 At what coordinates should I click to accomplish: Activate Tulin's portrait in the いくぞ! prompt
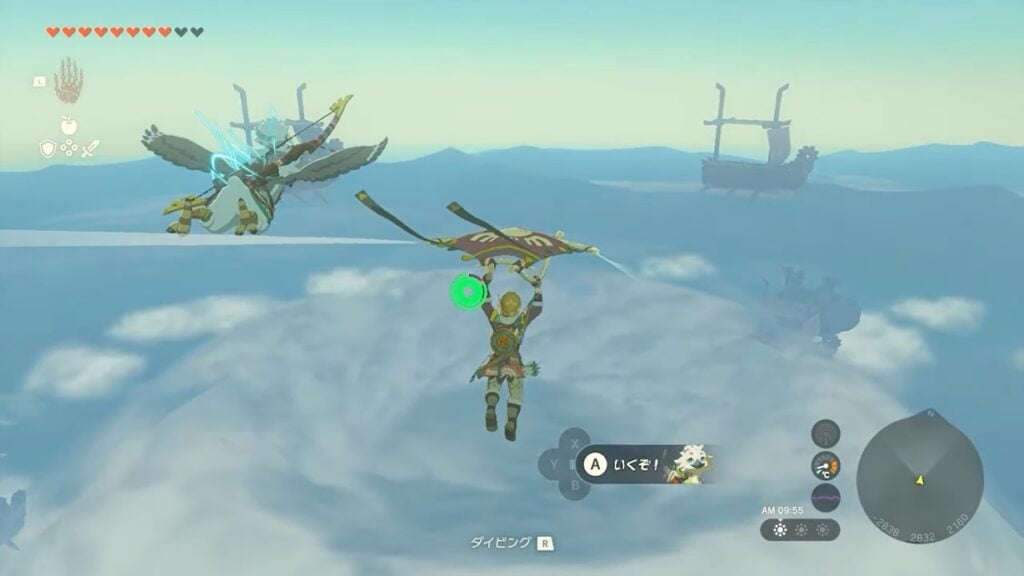691,463
